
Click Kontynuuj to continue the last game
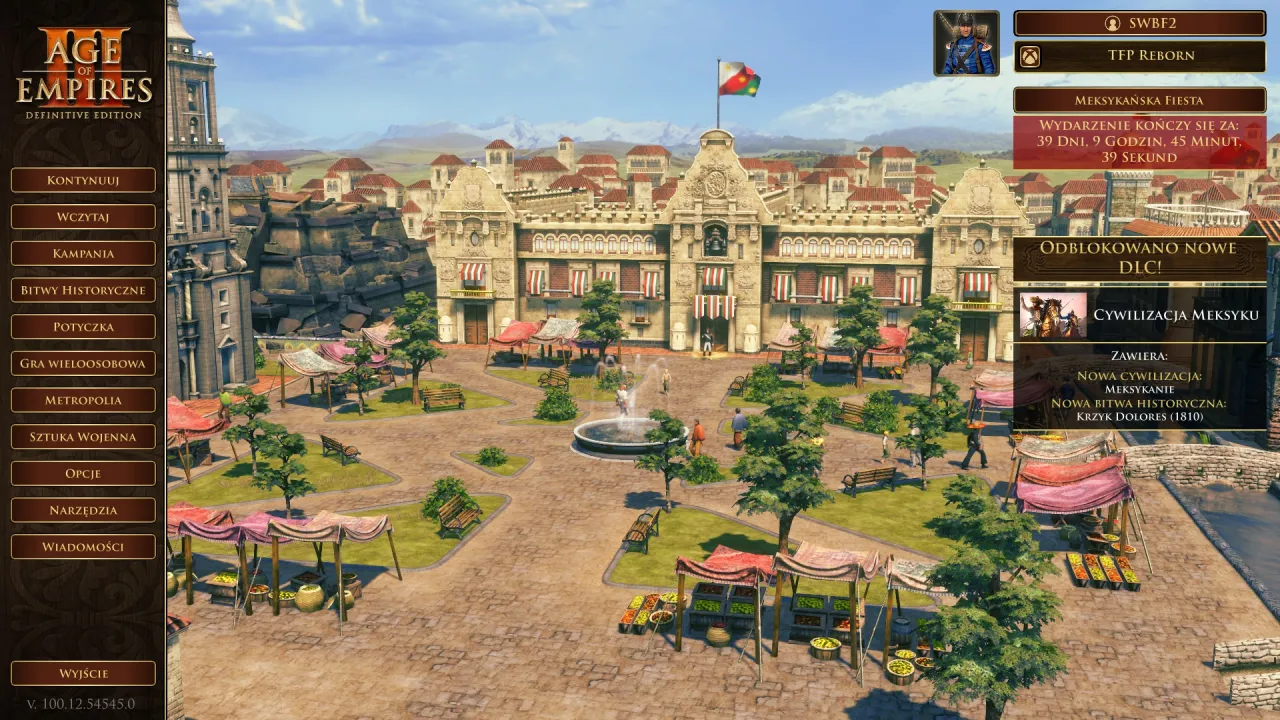click(x=82, y=181)
